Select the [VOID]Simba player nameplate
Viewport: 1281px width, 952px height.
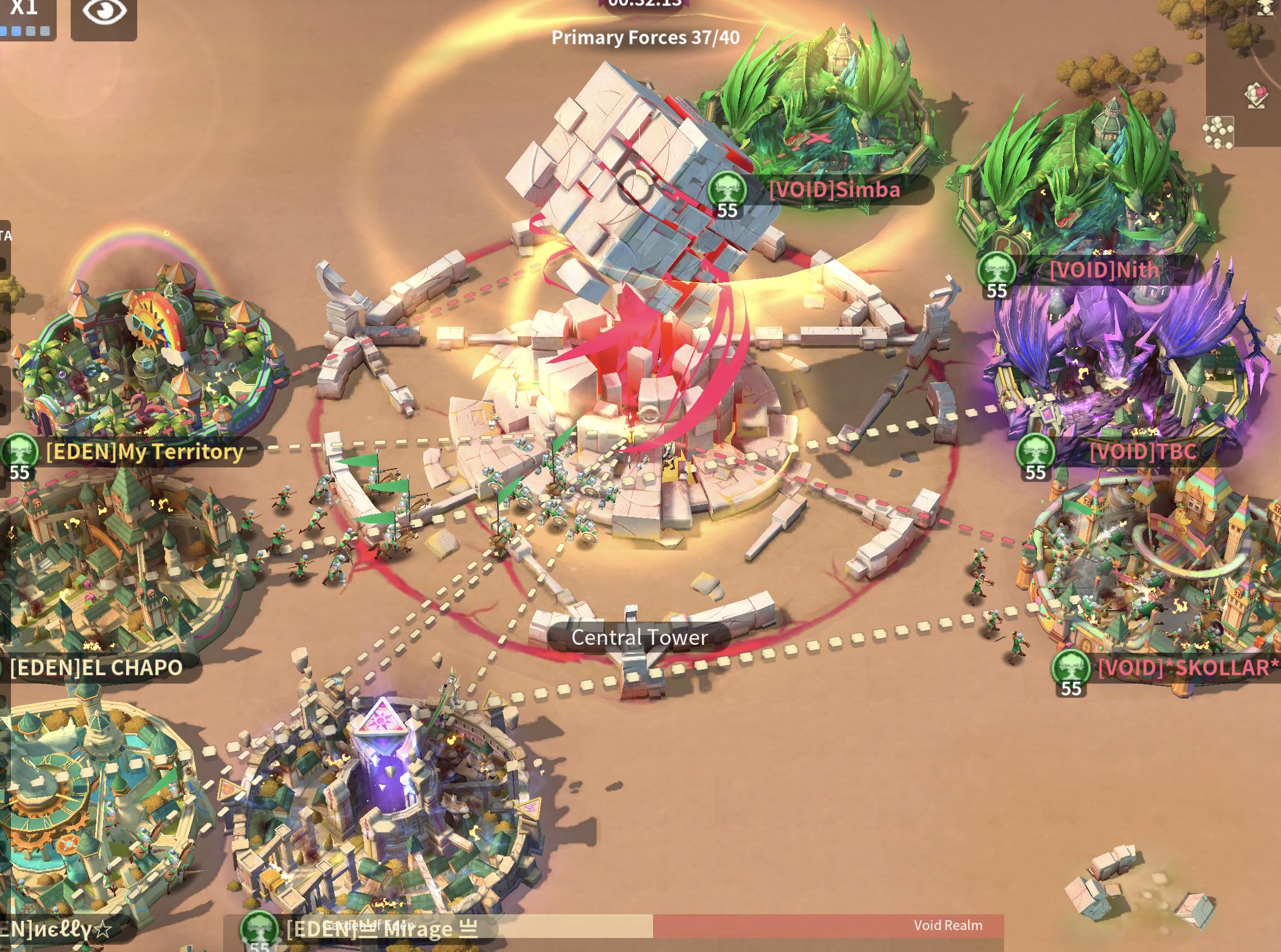tap(833, 190)
